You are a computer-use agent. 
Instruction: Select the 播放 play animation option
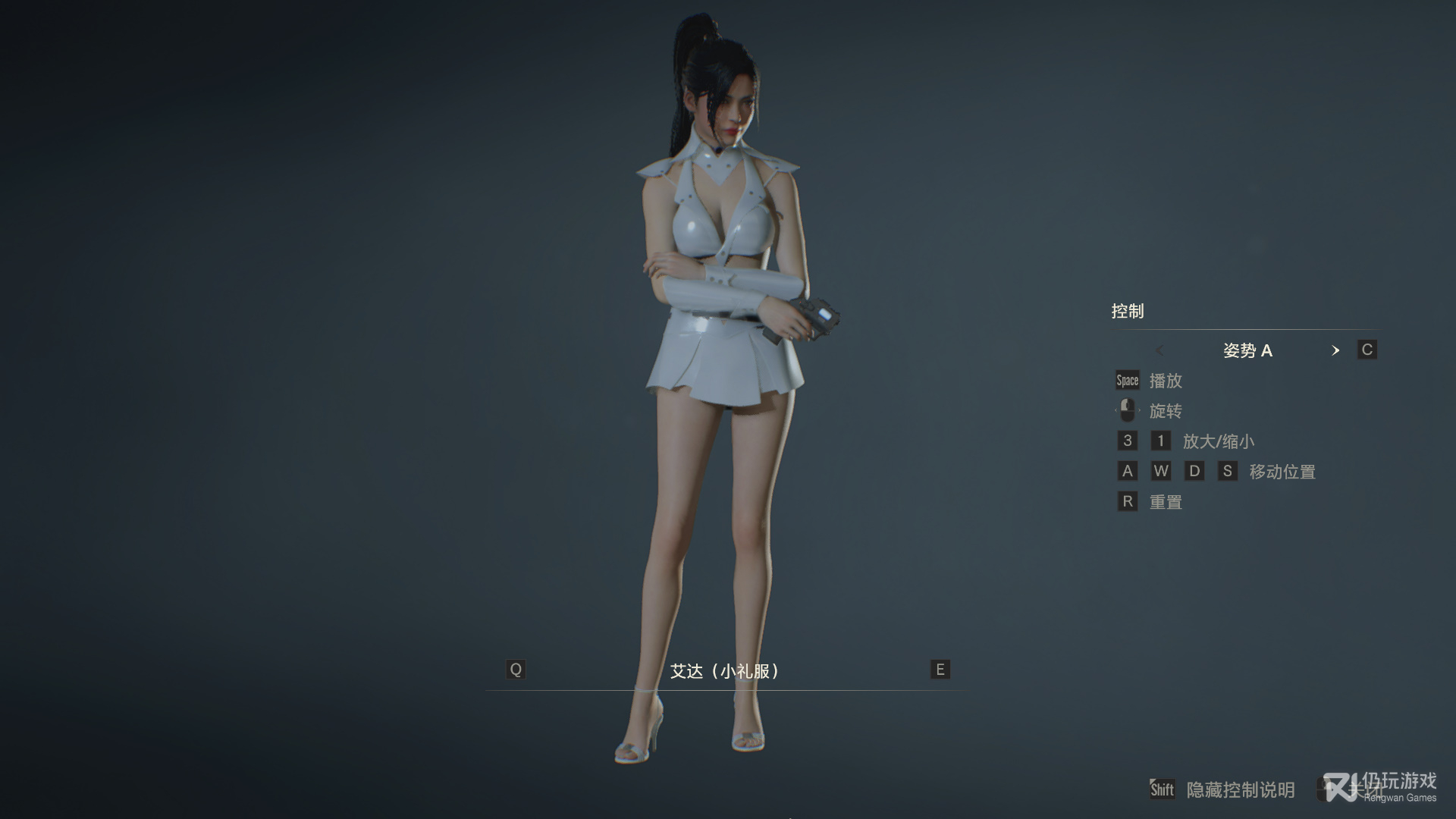tap(1165, 381)
